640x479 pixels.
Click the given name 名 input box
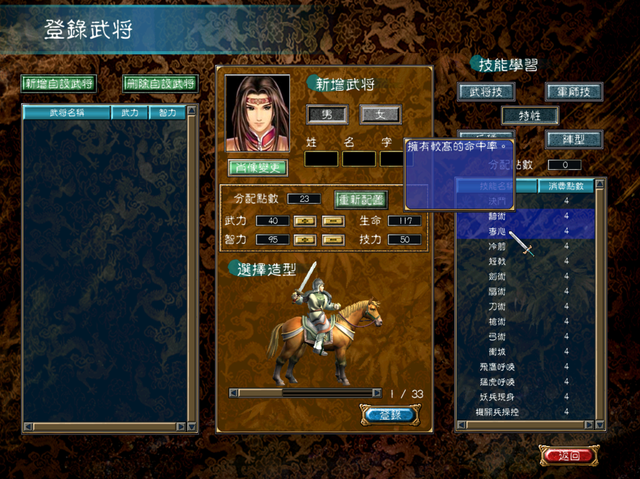[x=358, y=158]
